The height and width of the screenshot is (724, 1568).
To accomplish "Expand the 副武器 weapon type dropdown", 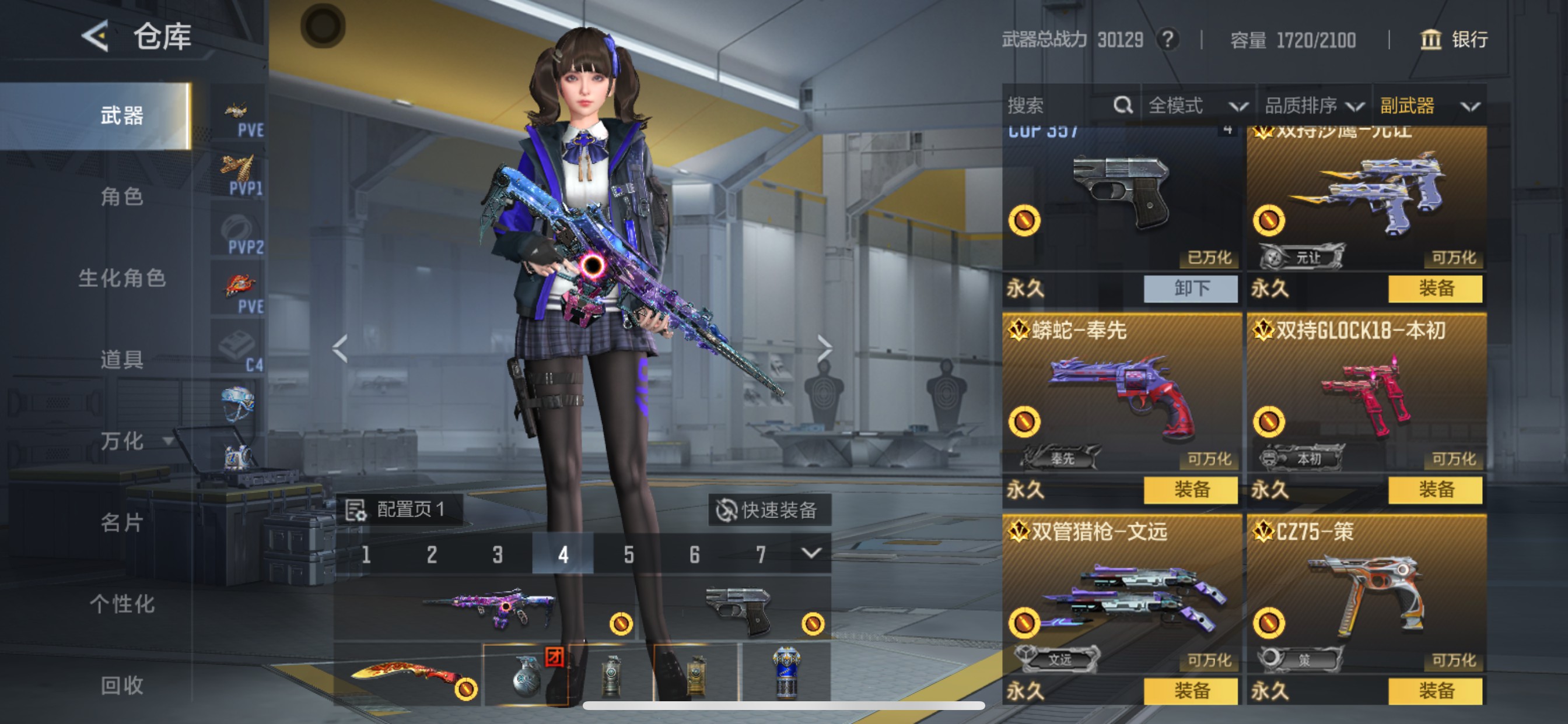I will [x=1429, y=106].
